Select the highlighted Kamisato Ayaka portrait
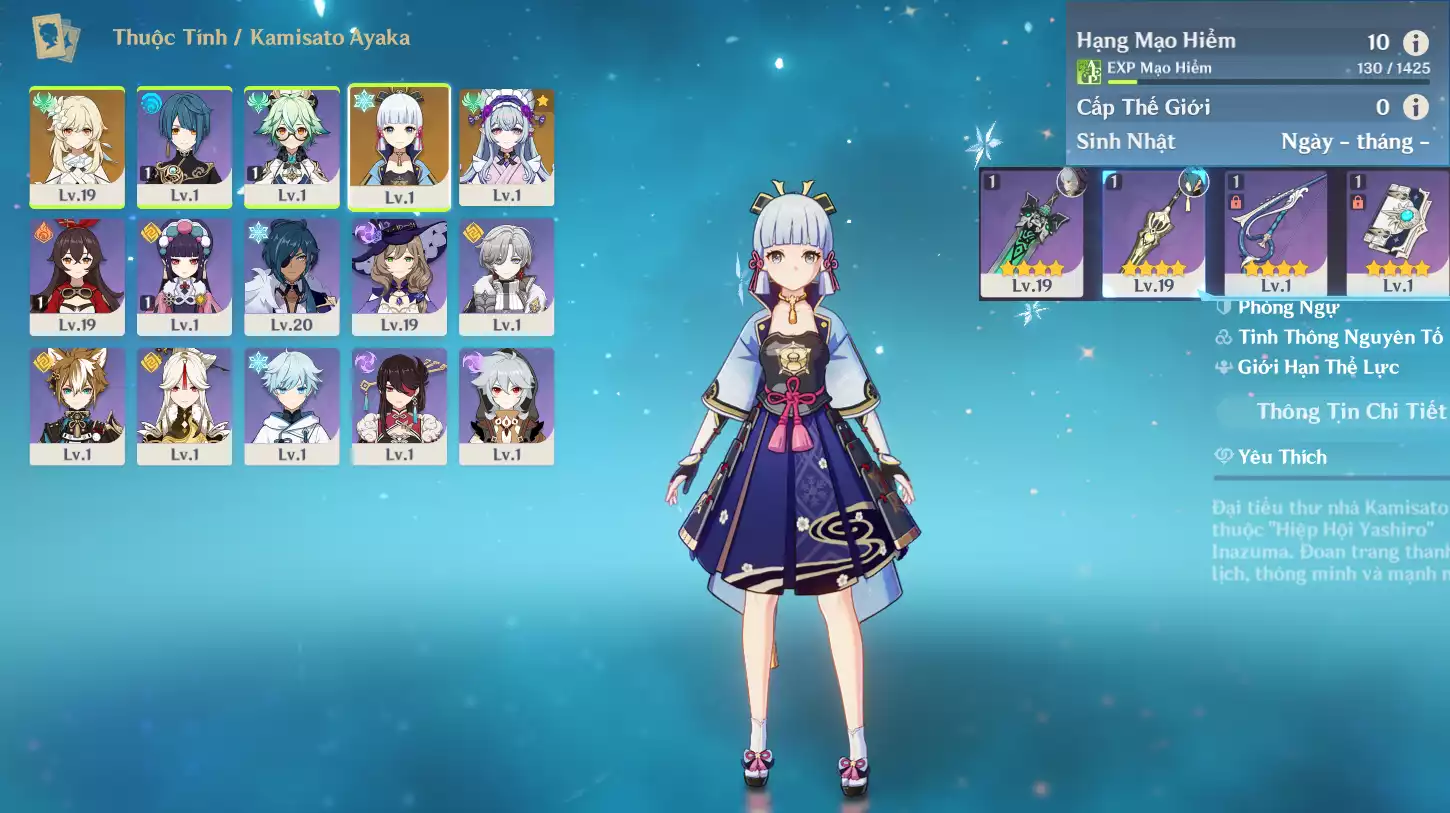1450x813 pixels. point(399,147)
